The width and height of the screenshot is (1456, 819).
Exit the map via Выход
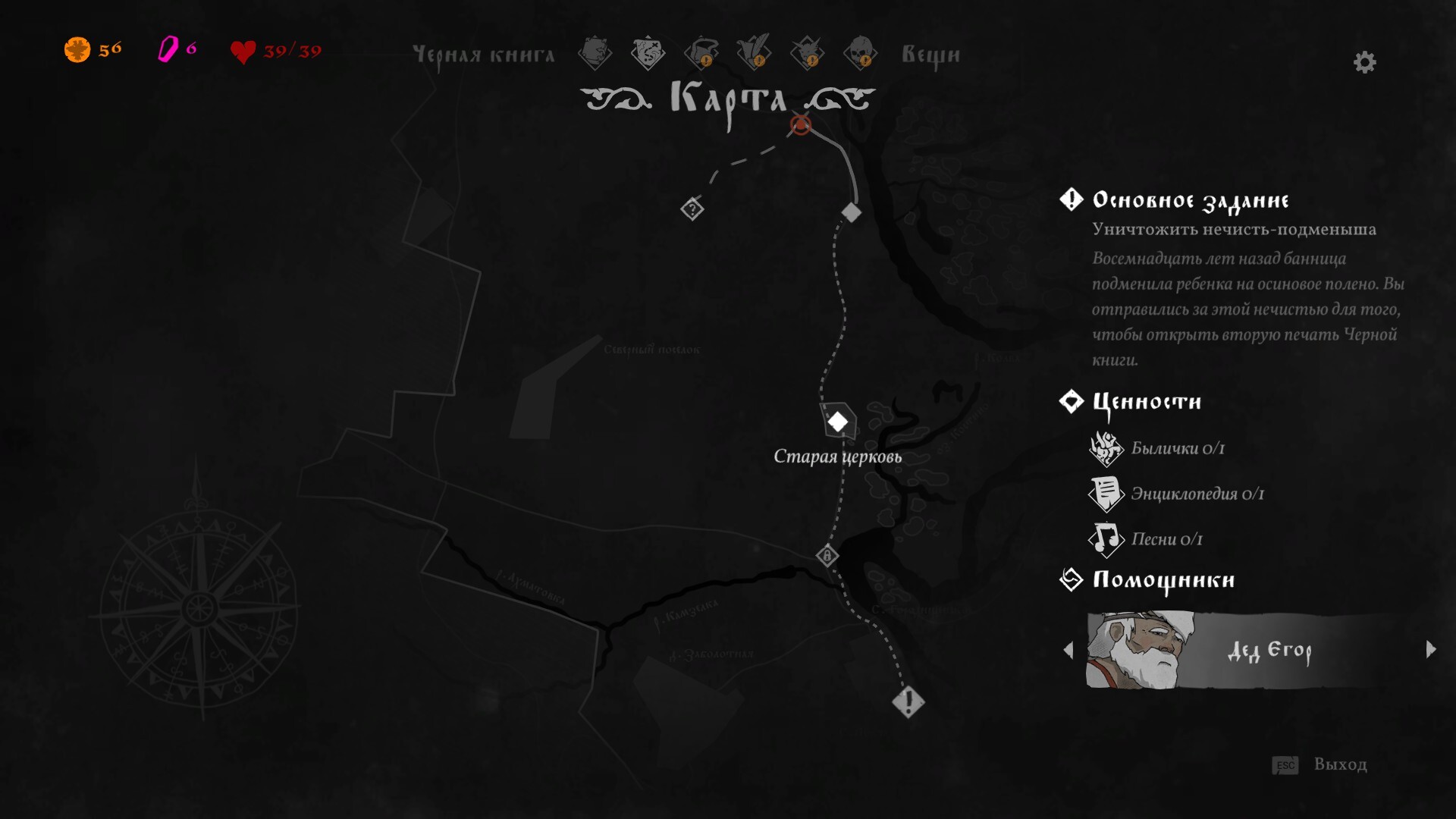point(1339,764)
